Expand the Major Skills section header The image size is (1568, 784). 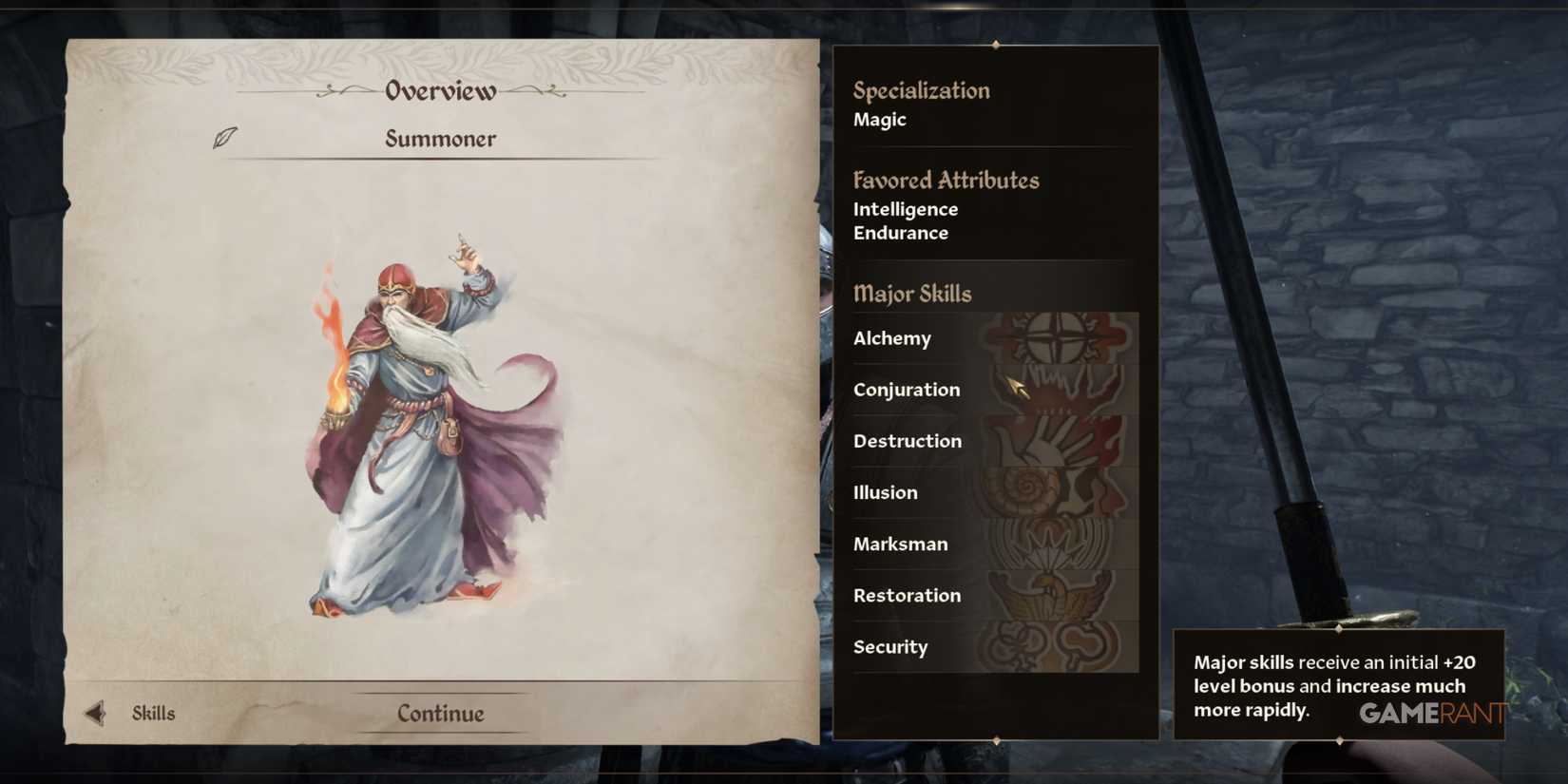tap(912, 294)
